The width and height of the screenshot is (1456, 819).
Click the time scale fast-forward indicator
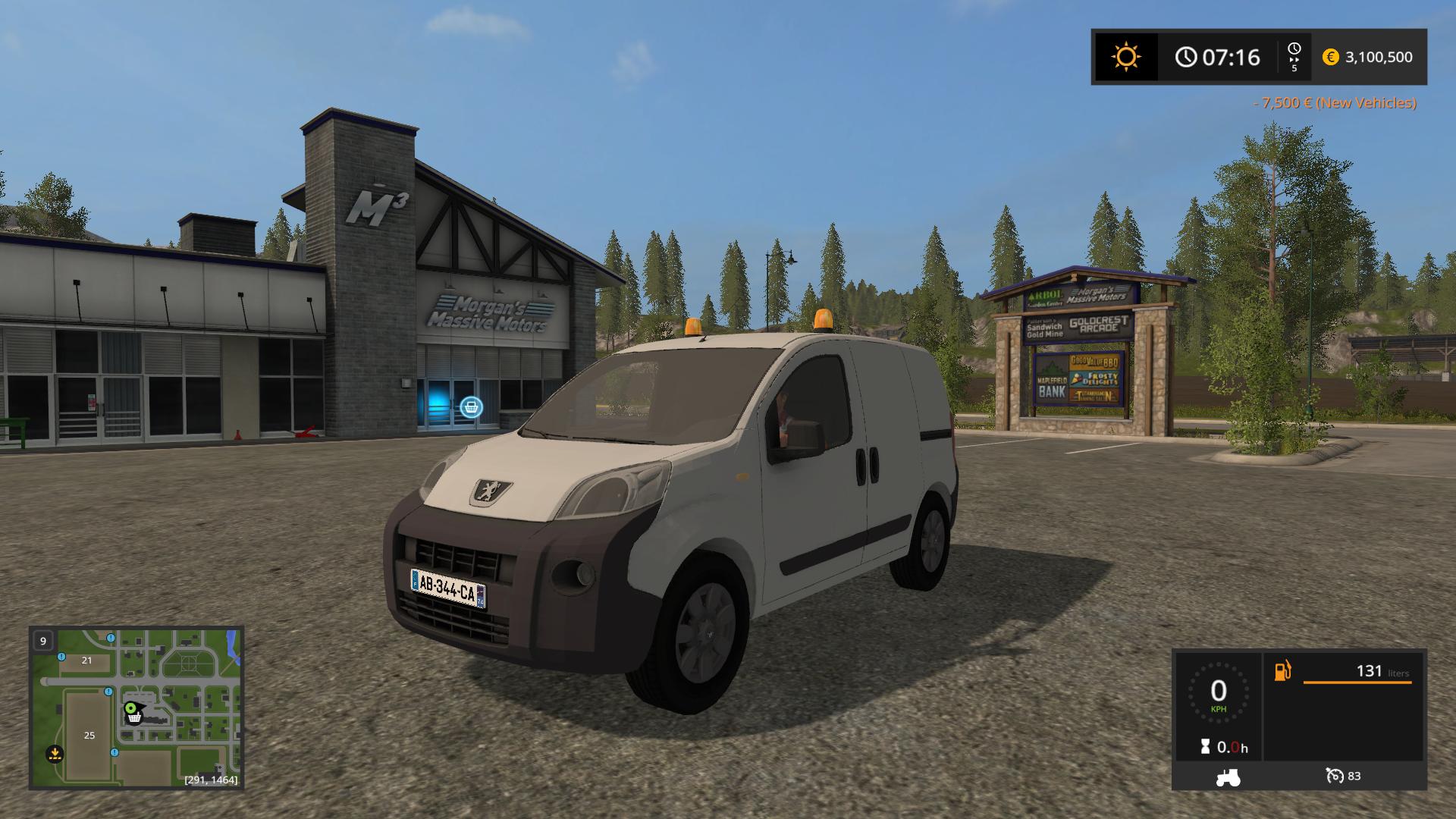(x=1294, y=57)
